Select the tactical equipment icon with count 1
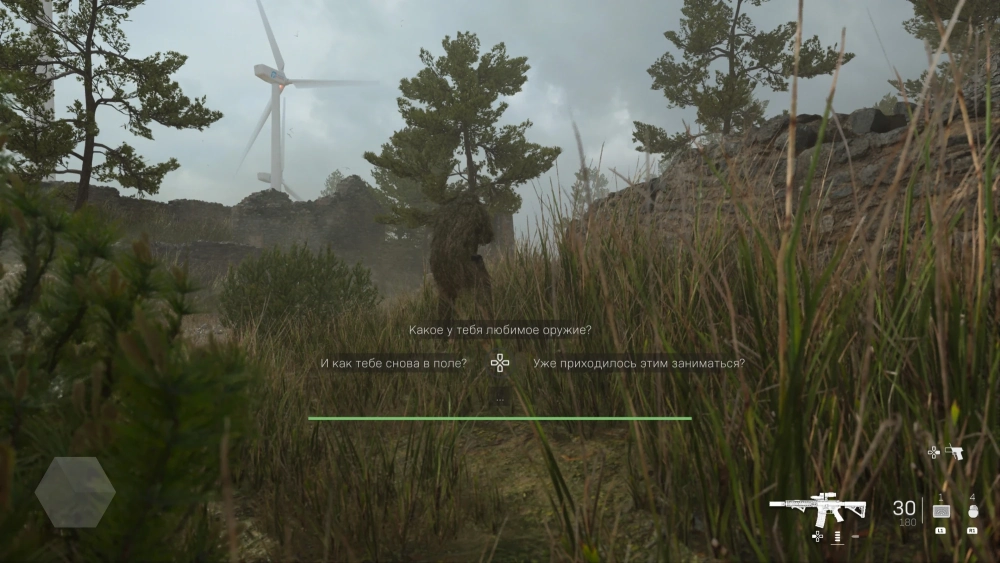Screen dimensions: 1000x563 (x=940, y=511)
